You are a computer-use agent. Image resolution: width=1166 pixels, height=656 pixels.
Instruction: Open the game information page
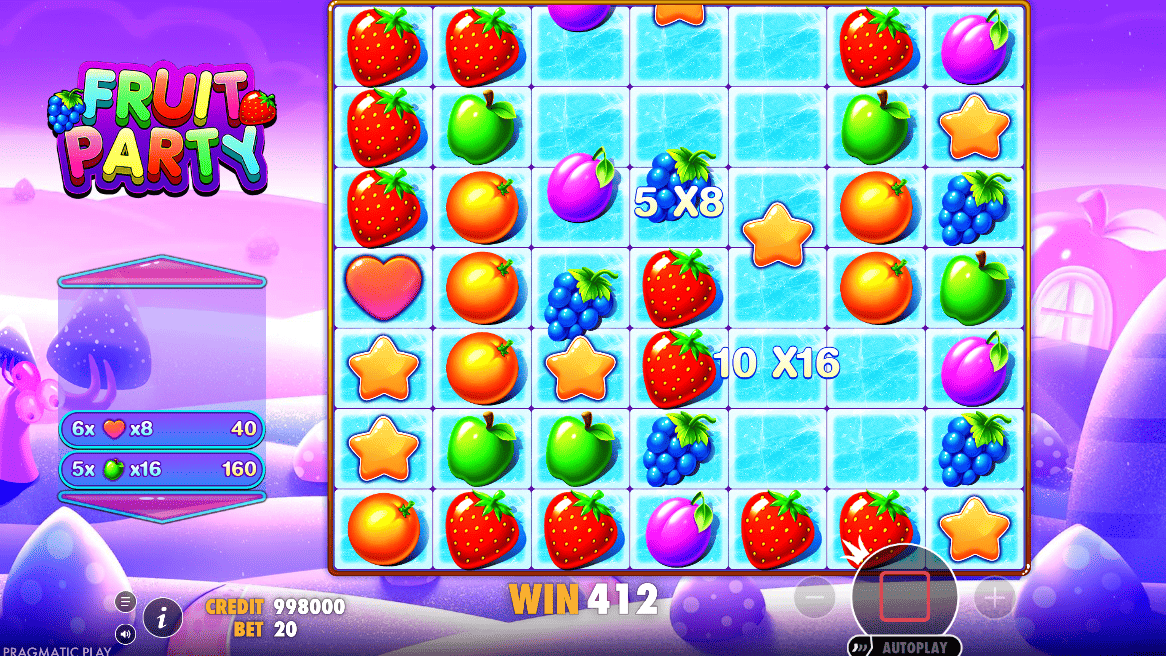click(163, 619)
